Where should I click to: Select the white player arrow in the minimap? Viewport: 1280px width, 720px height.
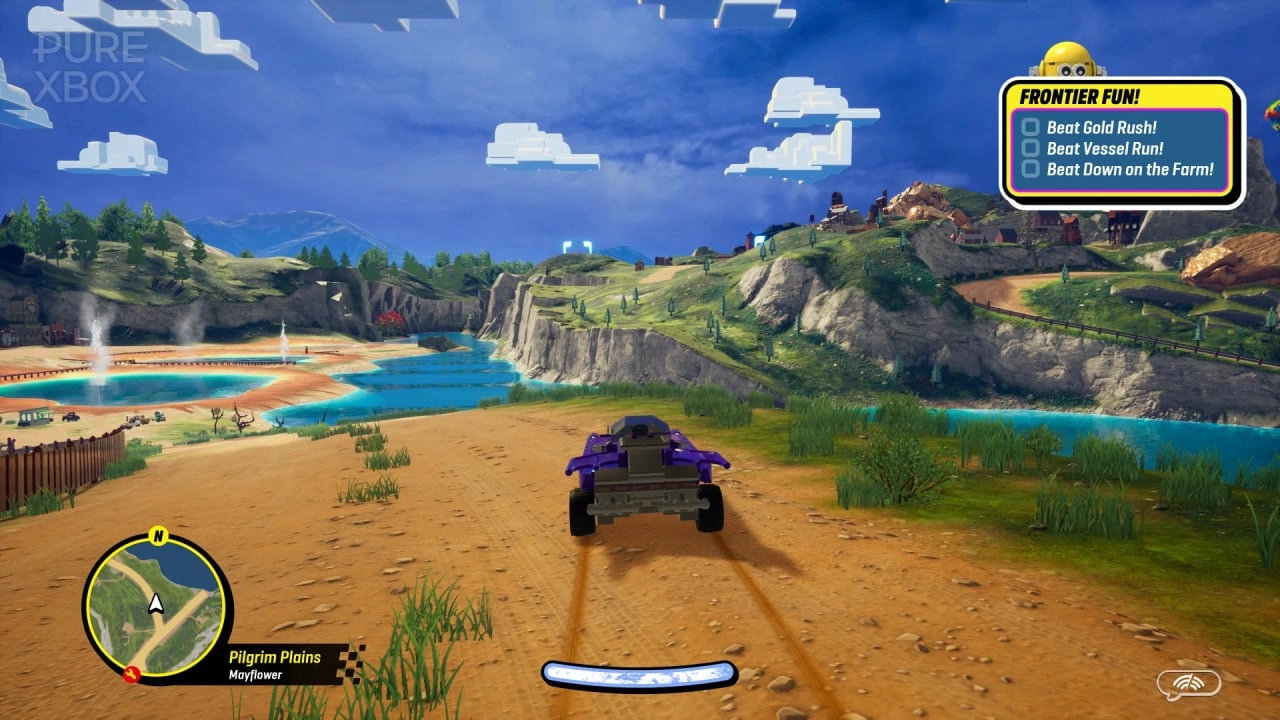tap(156, 603)
